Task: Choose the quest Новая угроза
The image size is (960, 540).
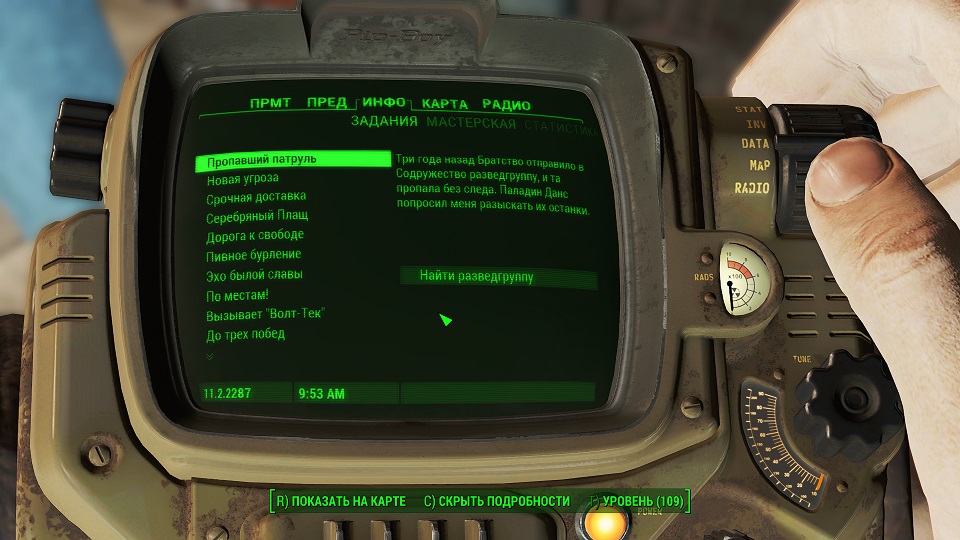Action: [243, 178]
